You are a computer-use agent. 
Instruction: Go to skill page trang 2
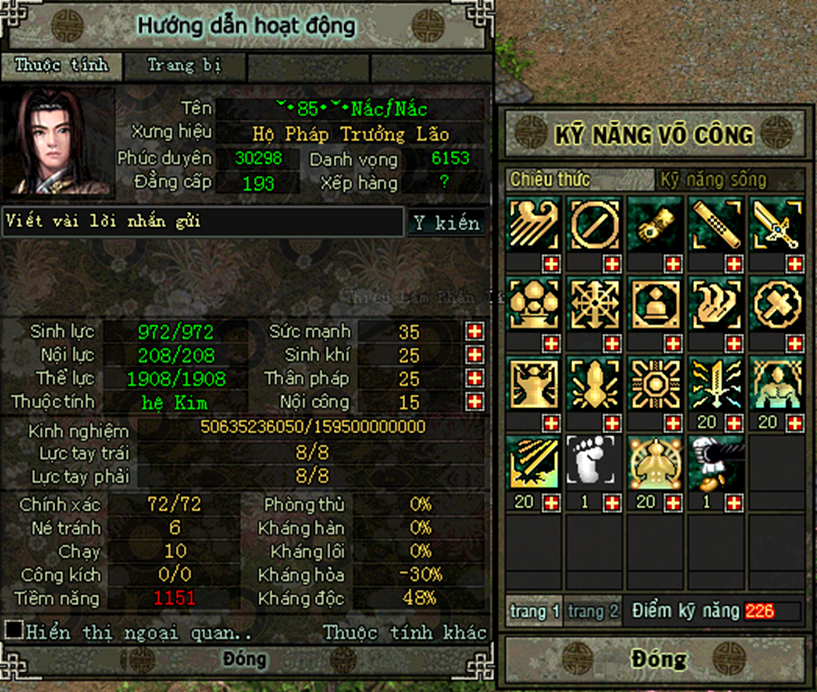tap(593, 611)
